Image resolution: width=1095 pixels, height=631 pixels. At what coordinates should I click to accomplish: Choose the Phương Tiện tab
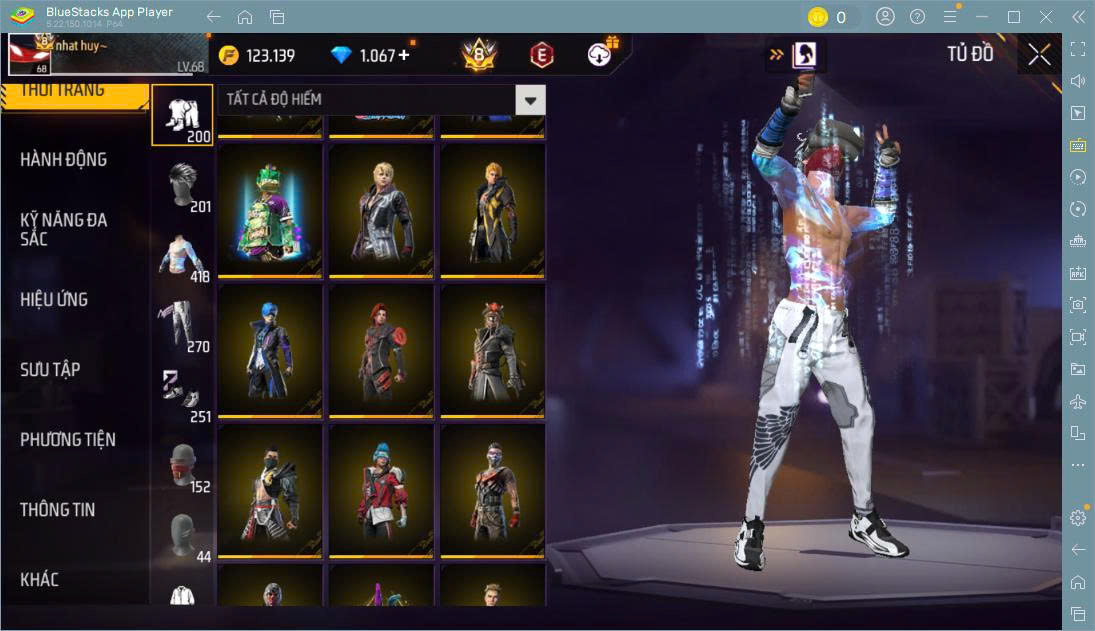coord(68,440)
